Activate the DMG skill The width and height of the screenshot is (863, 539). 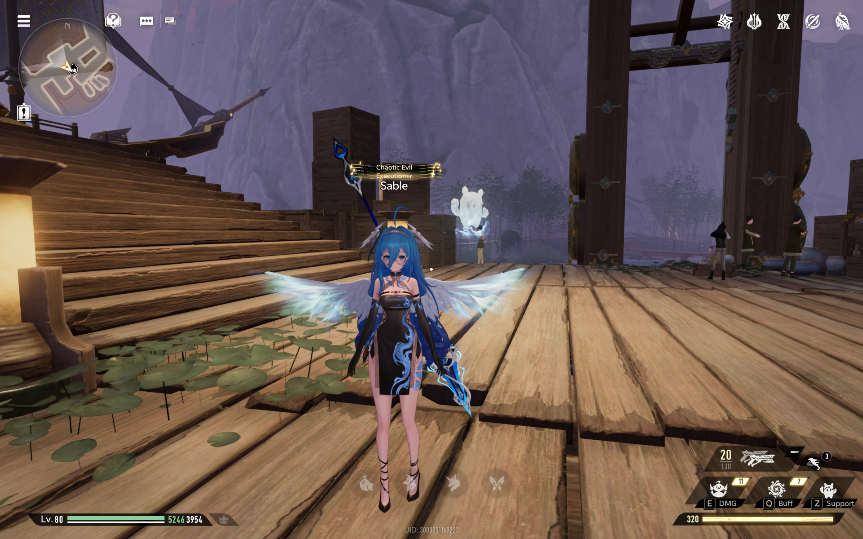coord(717,489)
